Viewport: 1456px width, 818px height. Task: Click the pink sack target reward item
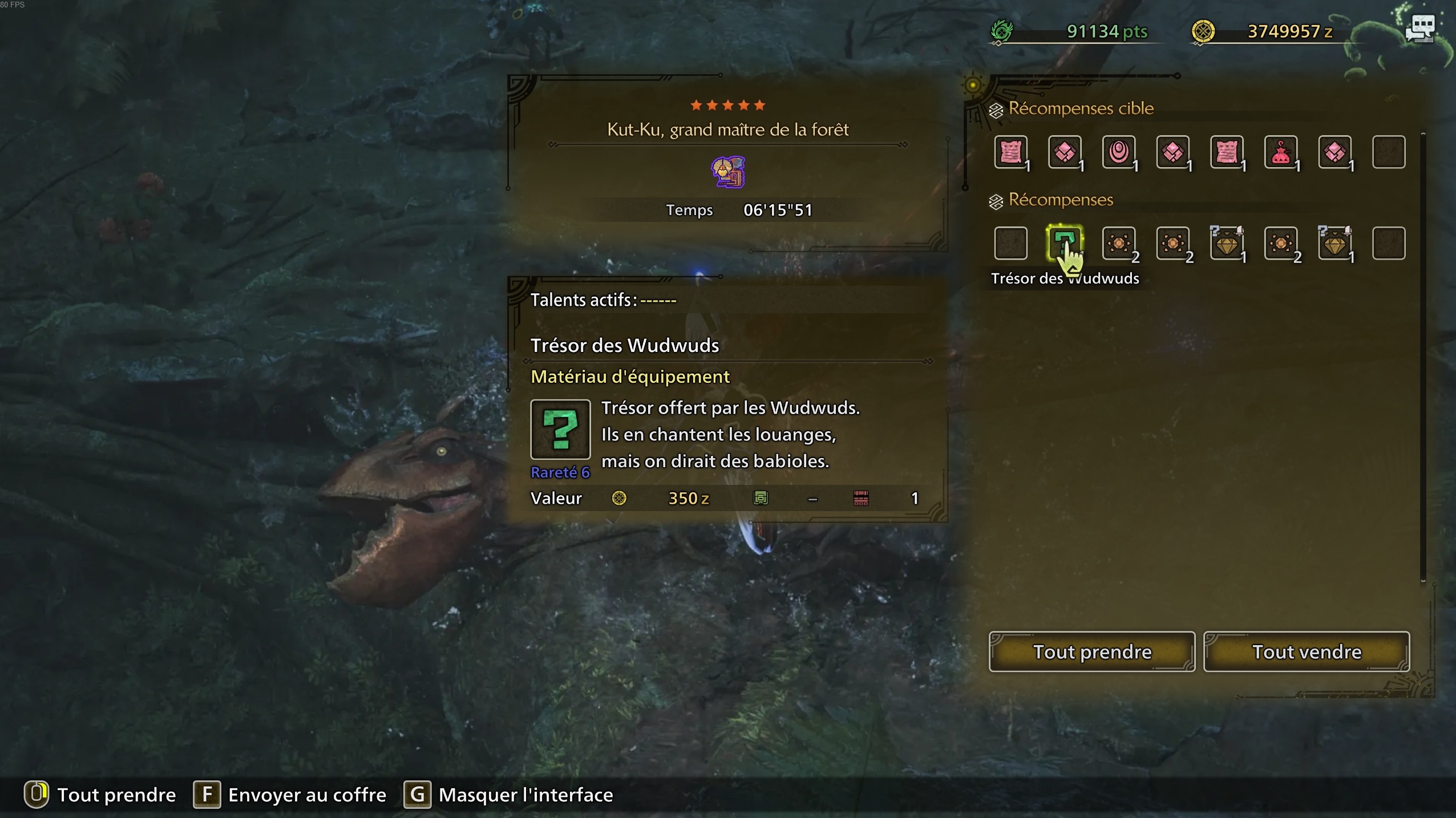[x=1281, y=152]
